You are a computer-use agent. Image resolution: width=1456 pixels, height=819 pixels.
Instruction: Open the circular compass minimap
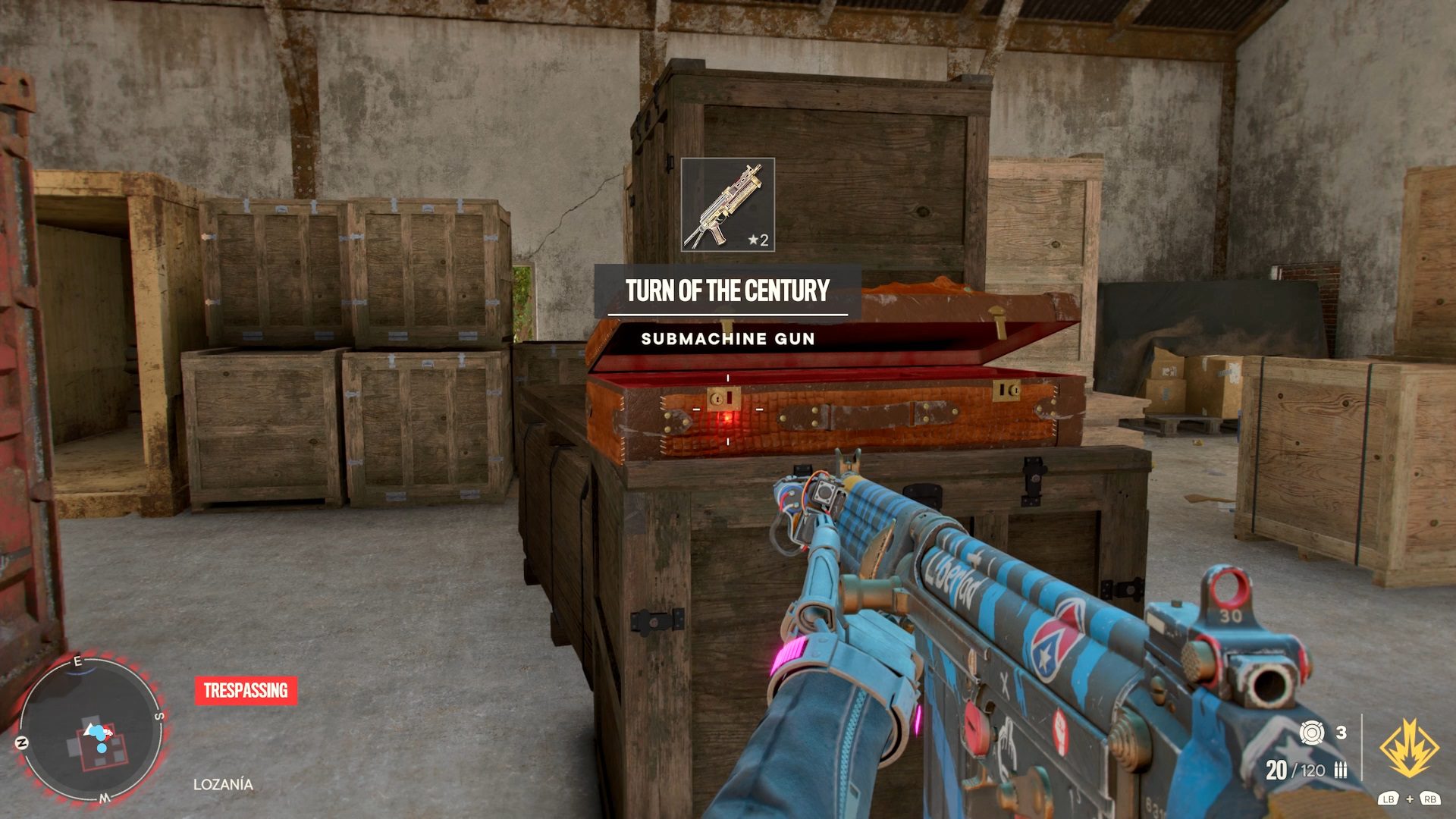pos(90,730)
